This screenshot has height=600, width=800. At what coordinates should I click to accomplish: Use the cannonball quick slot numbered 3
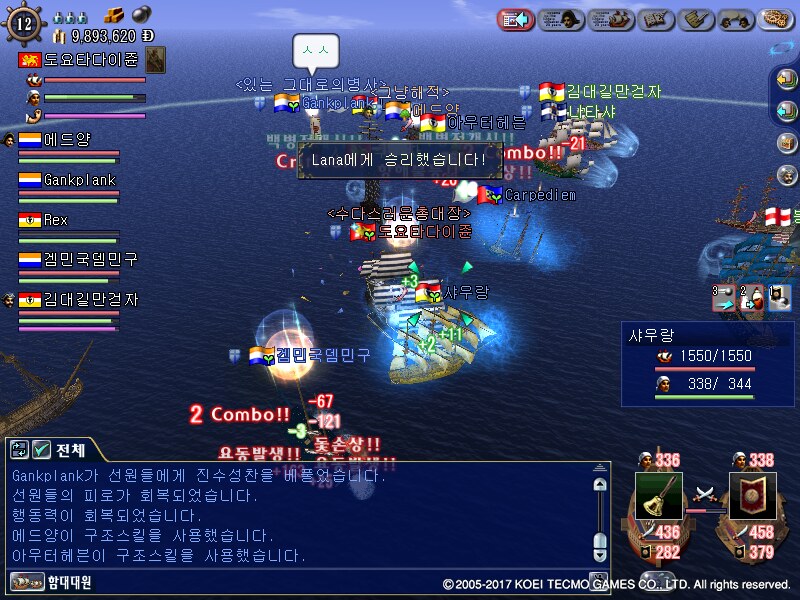(x=723, y=296)
